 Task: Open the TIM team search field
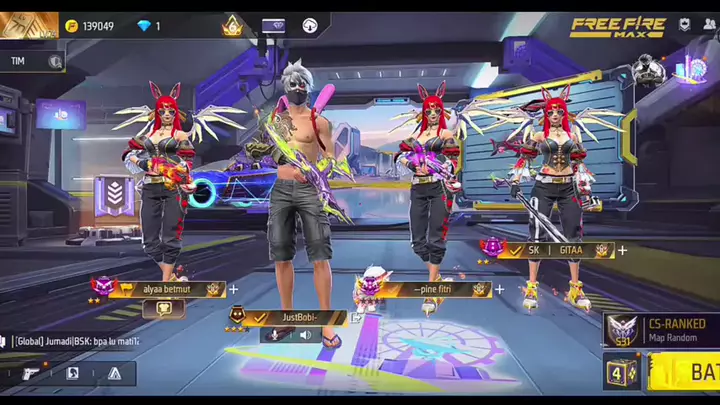(x=34, y=61)
